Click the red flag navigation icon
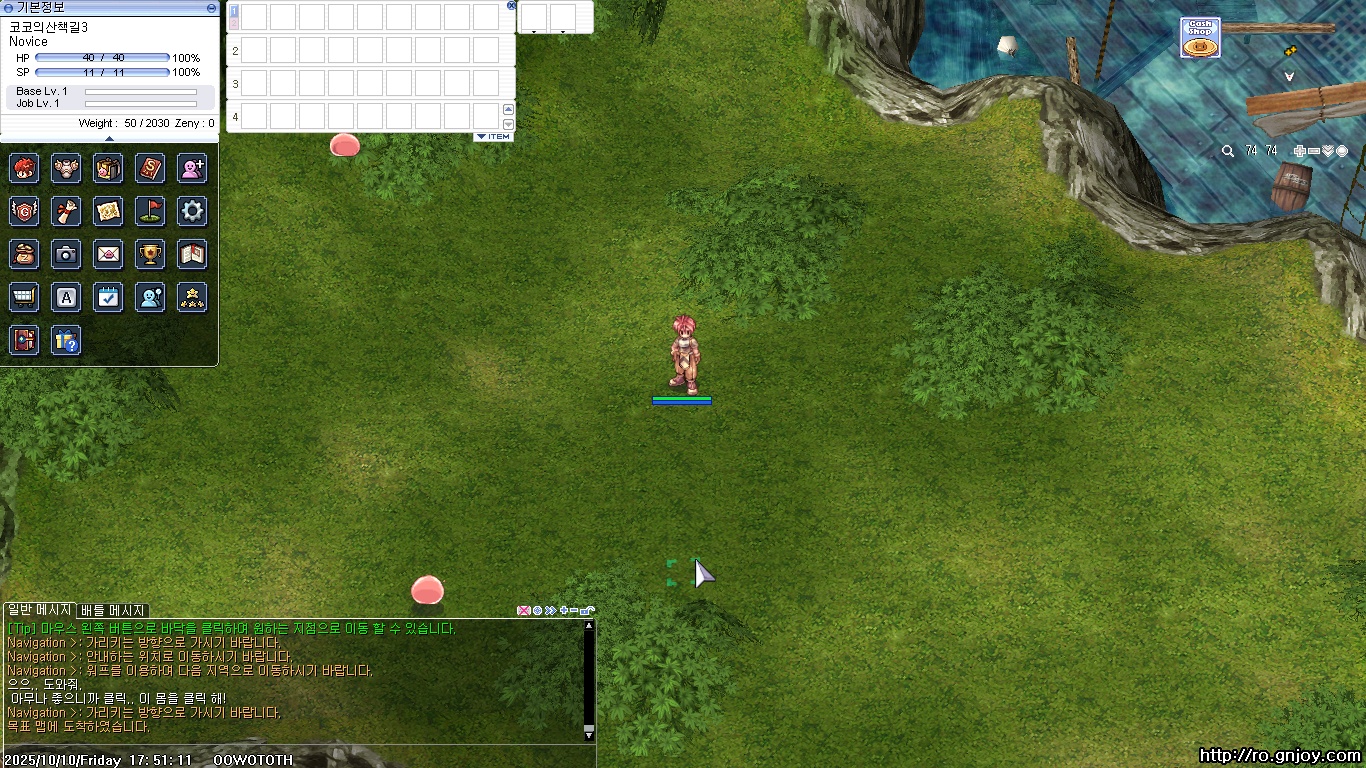 point(150,211)
